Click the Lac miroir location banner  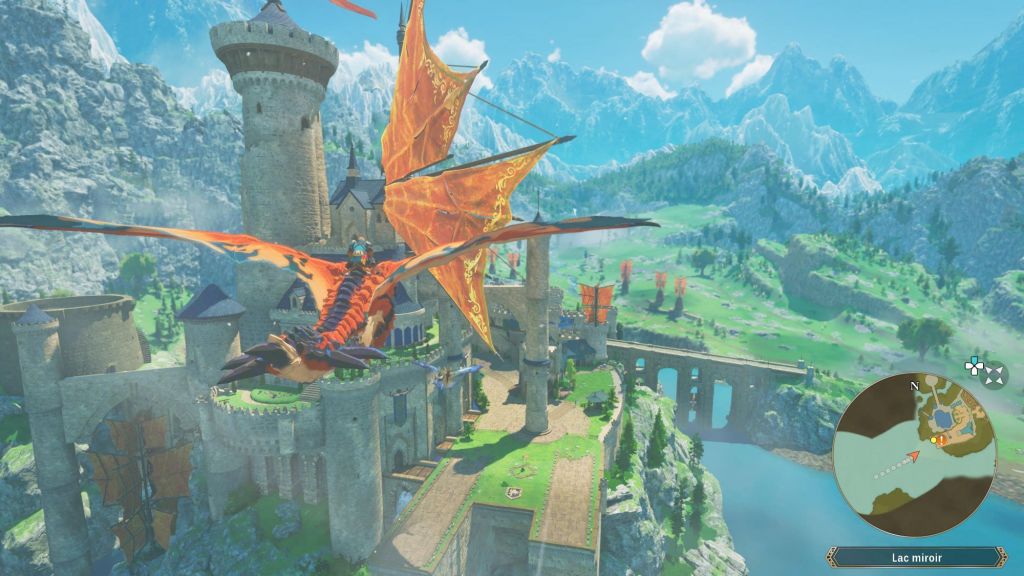(x=916, y=557)
